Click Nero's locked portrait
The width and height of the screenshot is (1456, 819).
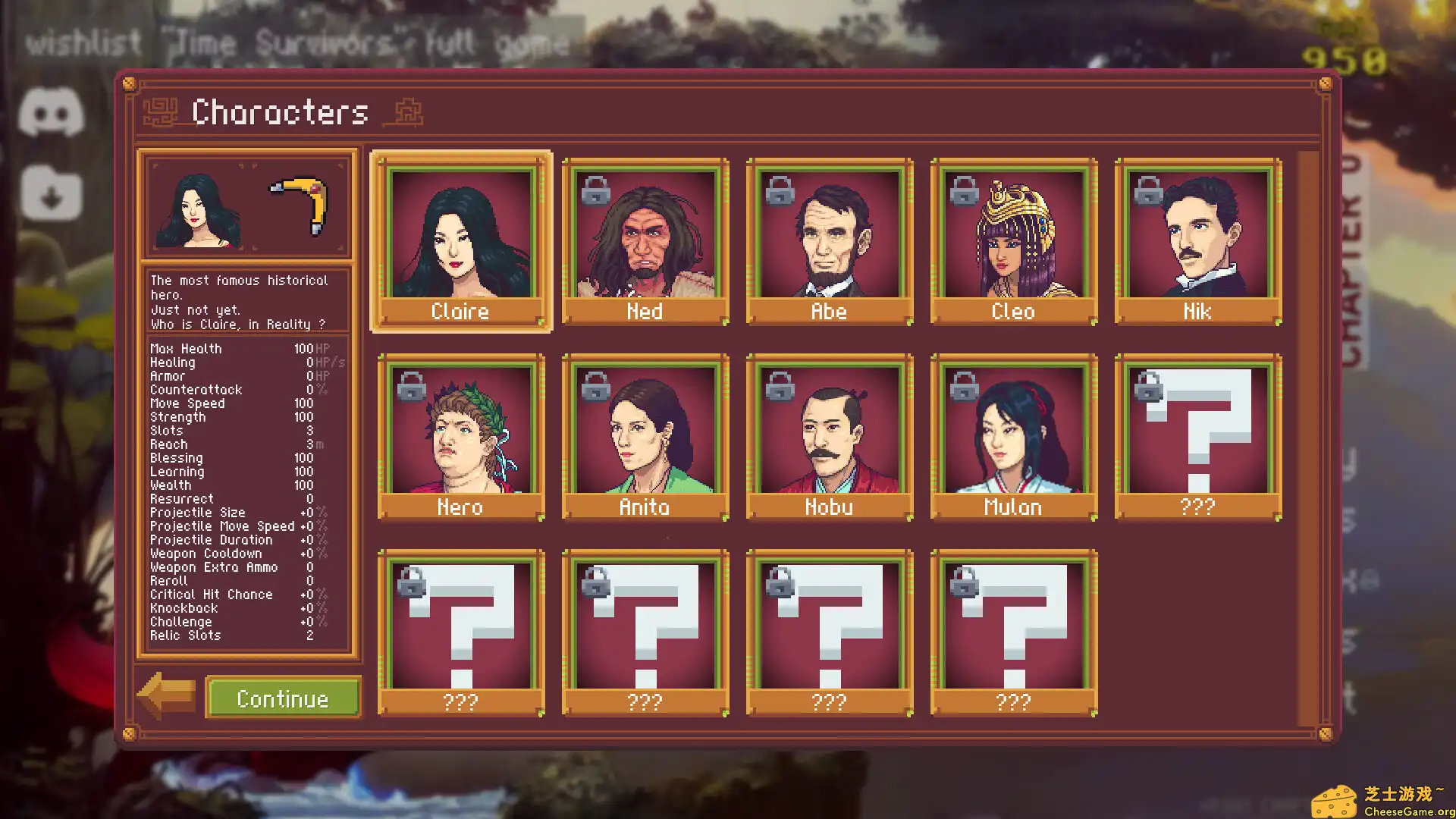[x=461, y=436]
